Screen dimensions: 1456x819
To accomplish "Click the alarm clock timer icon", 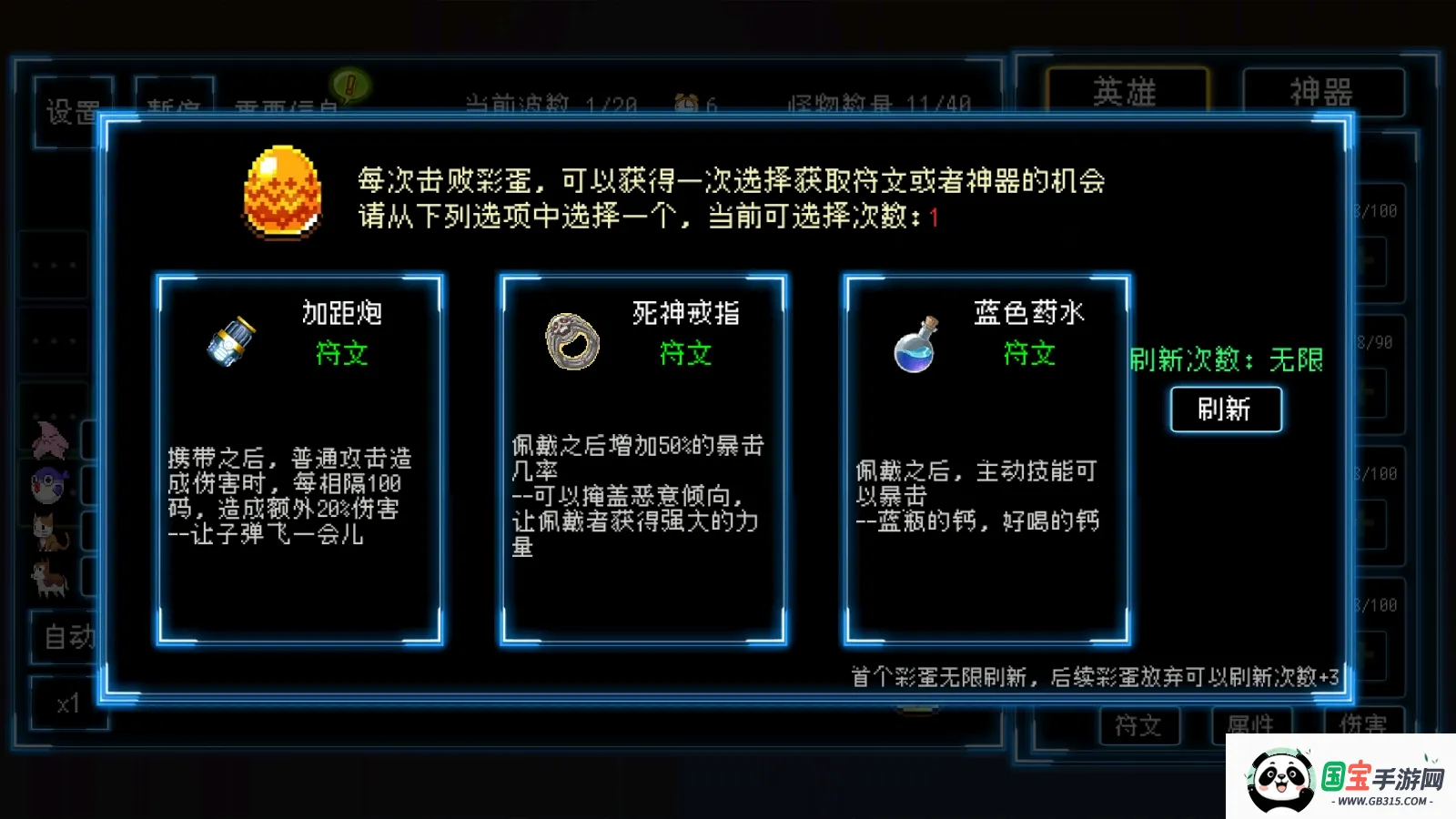I will pos(686,103).
